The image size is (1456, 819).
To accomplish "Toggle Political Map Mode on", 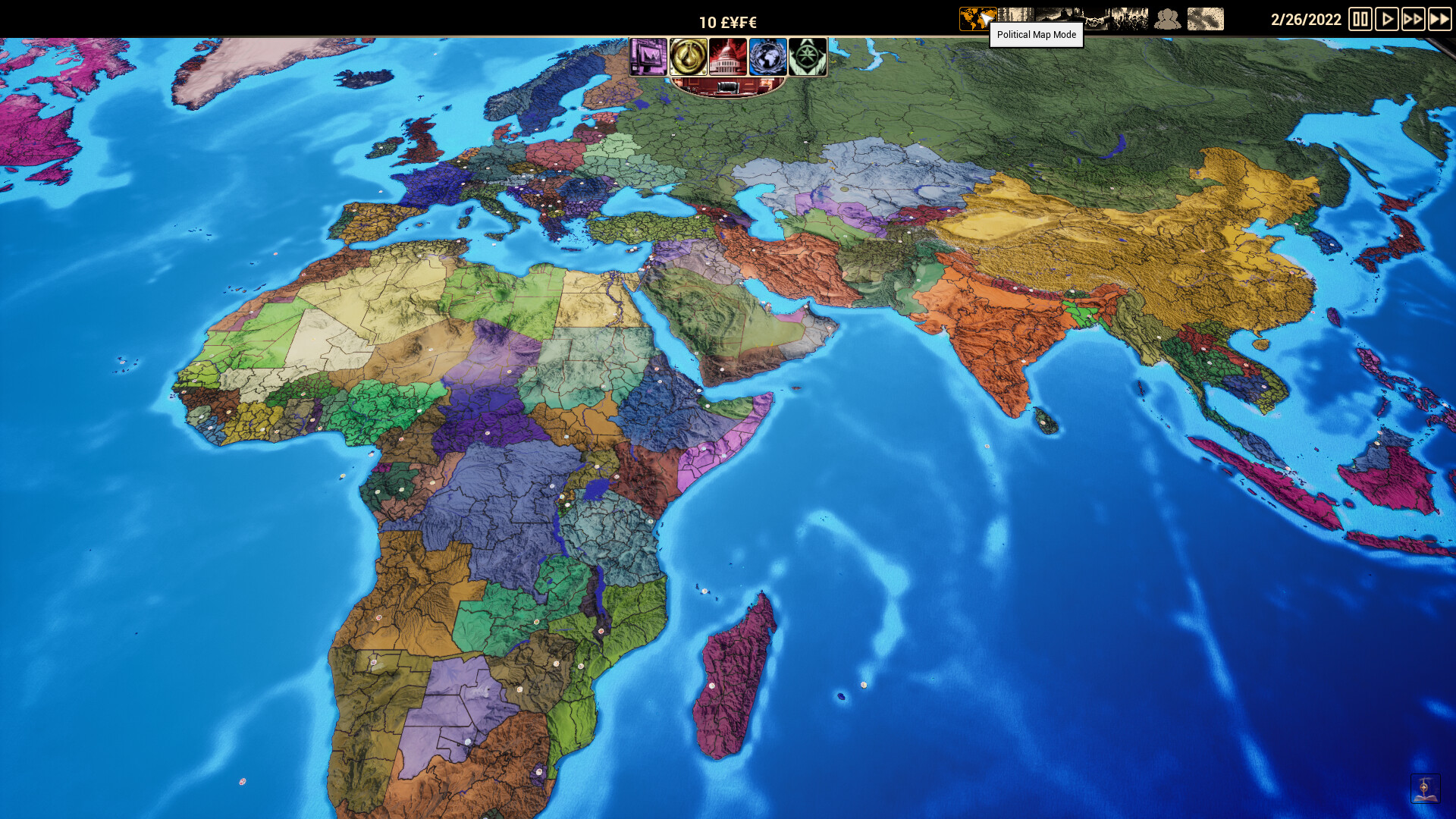I will point(977,17).
